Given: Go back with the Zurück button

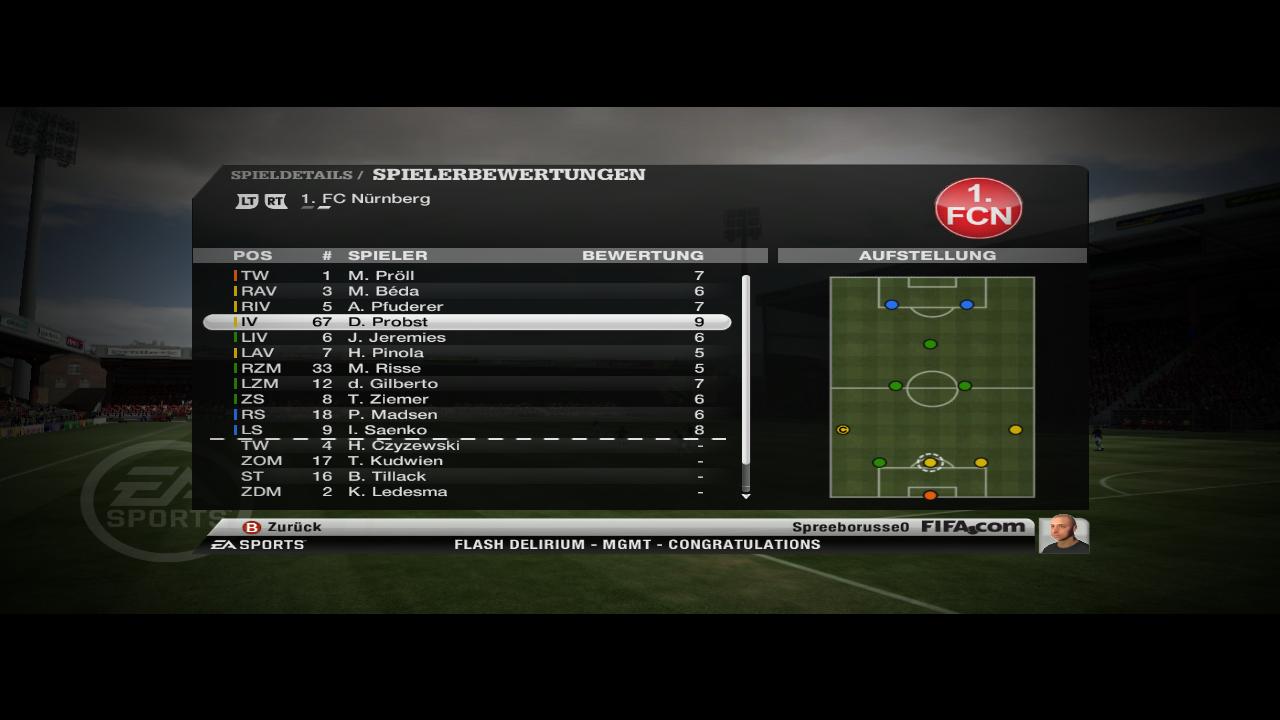Looking at the screenshot, I should 283,527.
